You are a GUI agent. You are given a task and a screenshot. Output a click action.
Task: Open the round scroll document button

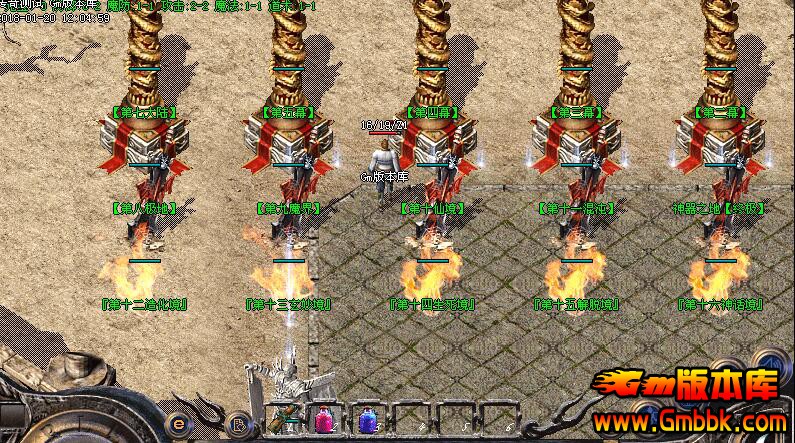238,424
